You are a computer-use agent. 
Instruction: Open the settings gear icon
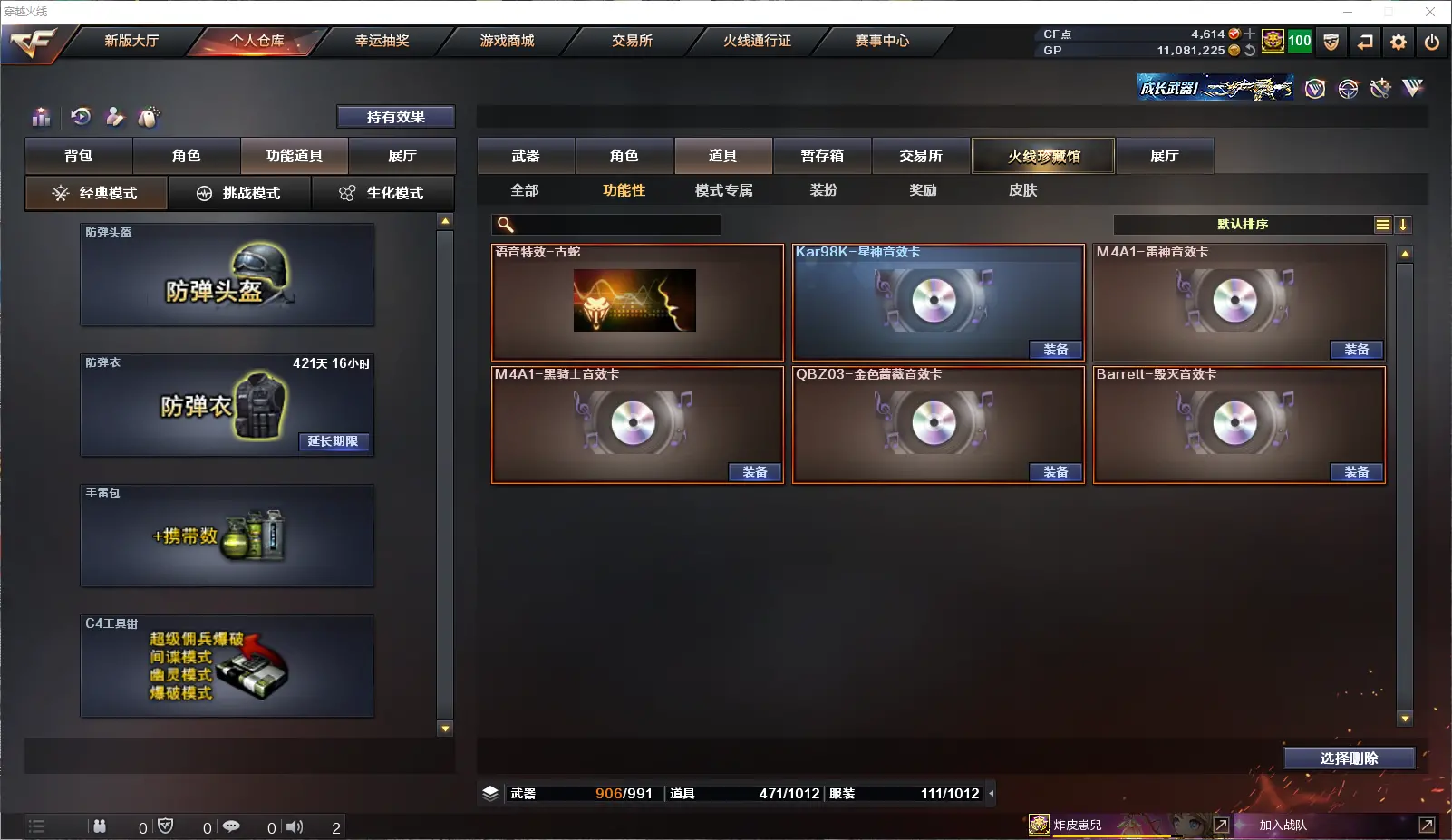pos(1399,41)
